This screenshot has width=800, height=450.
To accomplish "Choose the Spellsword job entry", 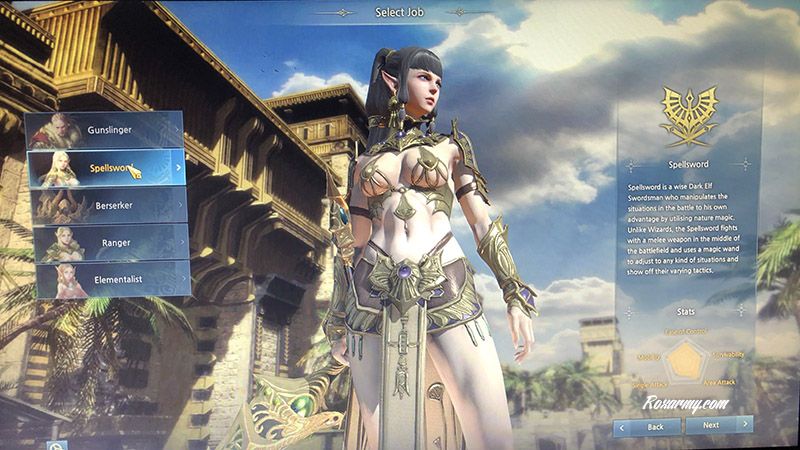I will 108,167.
